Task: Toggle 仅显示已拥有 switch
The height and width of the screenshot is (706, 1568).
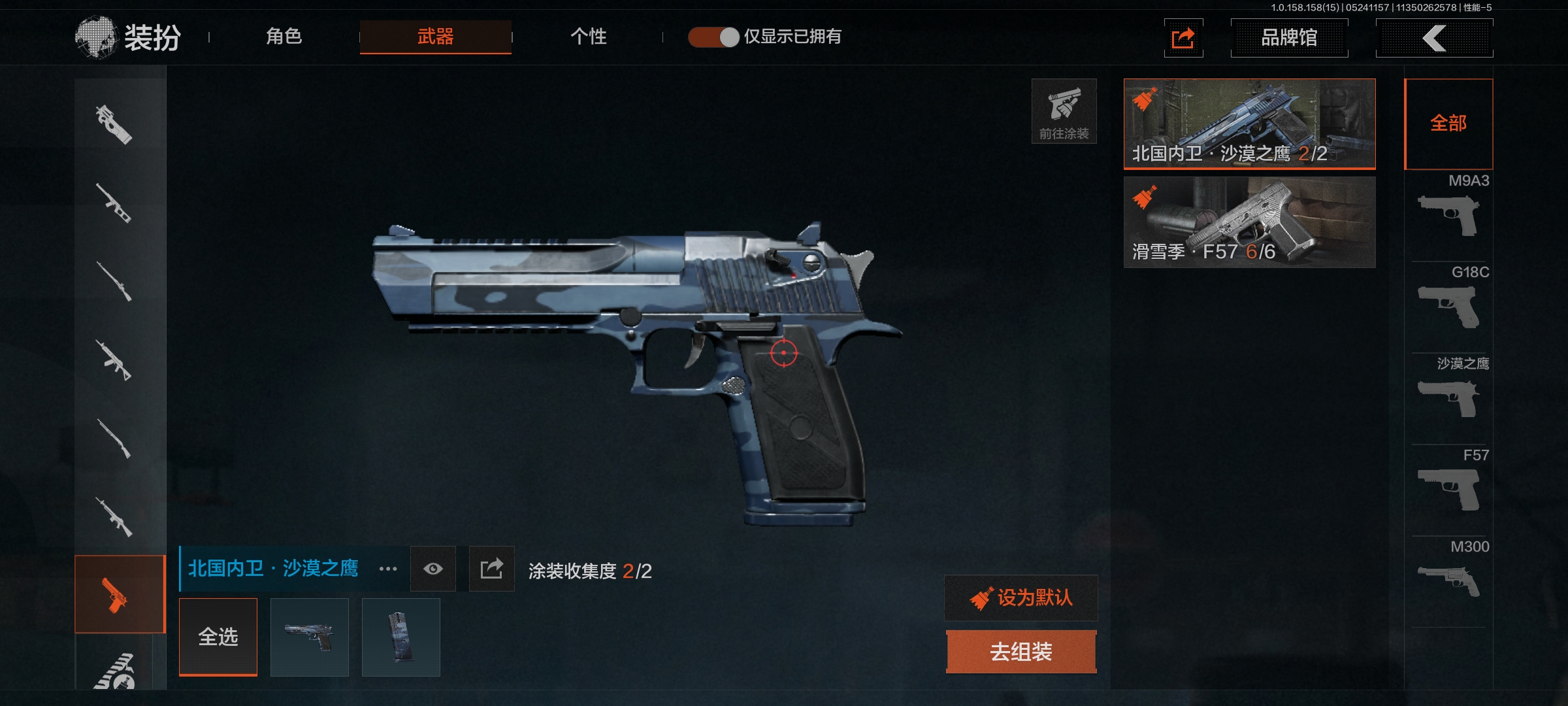Action: tap(713, 37)
